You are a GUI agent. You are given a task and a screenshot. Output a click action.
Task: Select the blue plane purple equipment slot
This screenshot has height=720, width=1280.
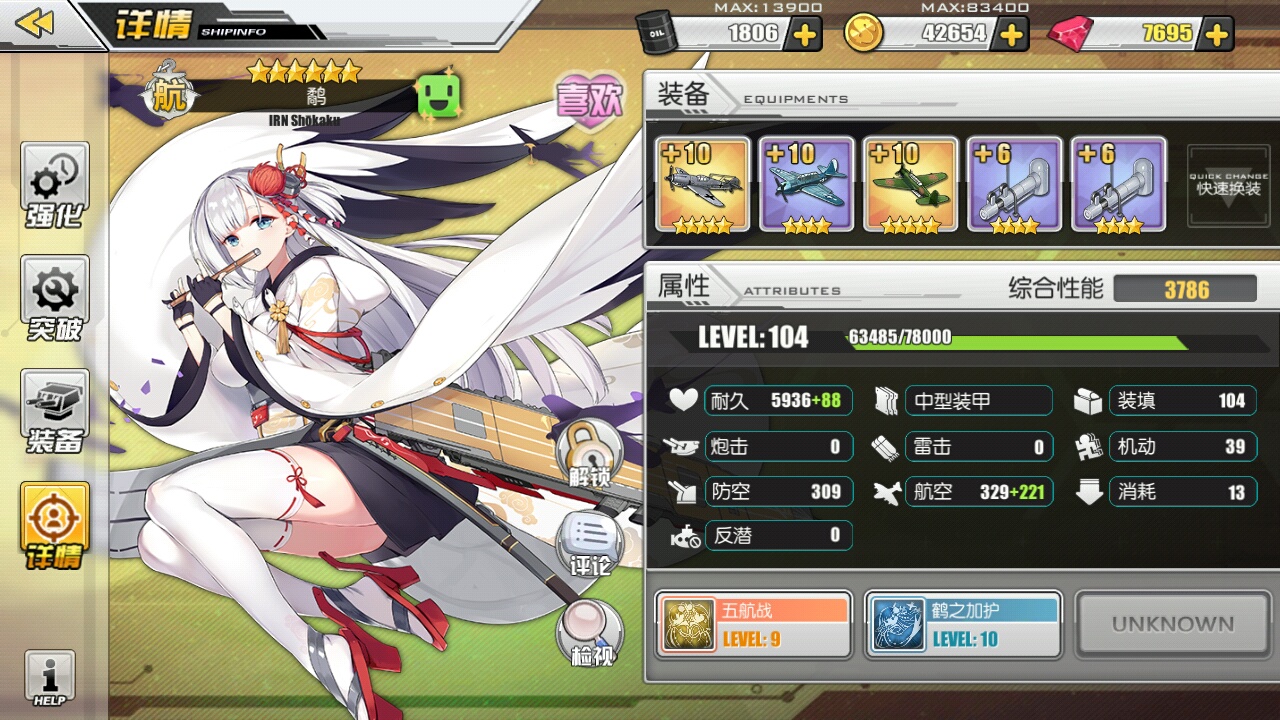coord(806,184)
